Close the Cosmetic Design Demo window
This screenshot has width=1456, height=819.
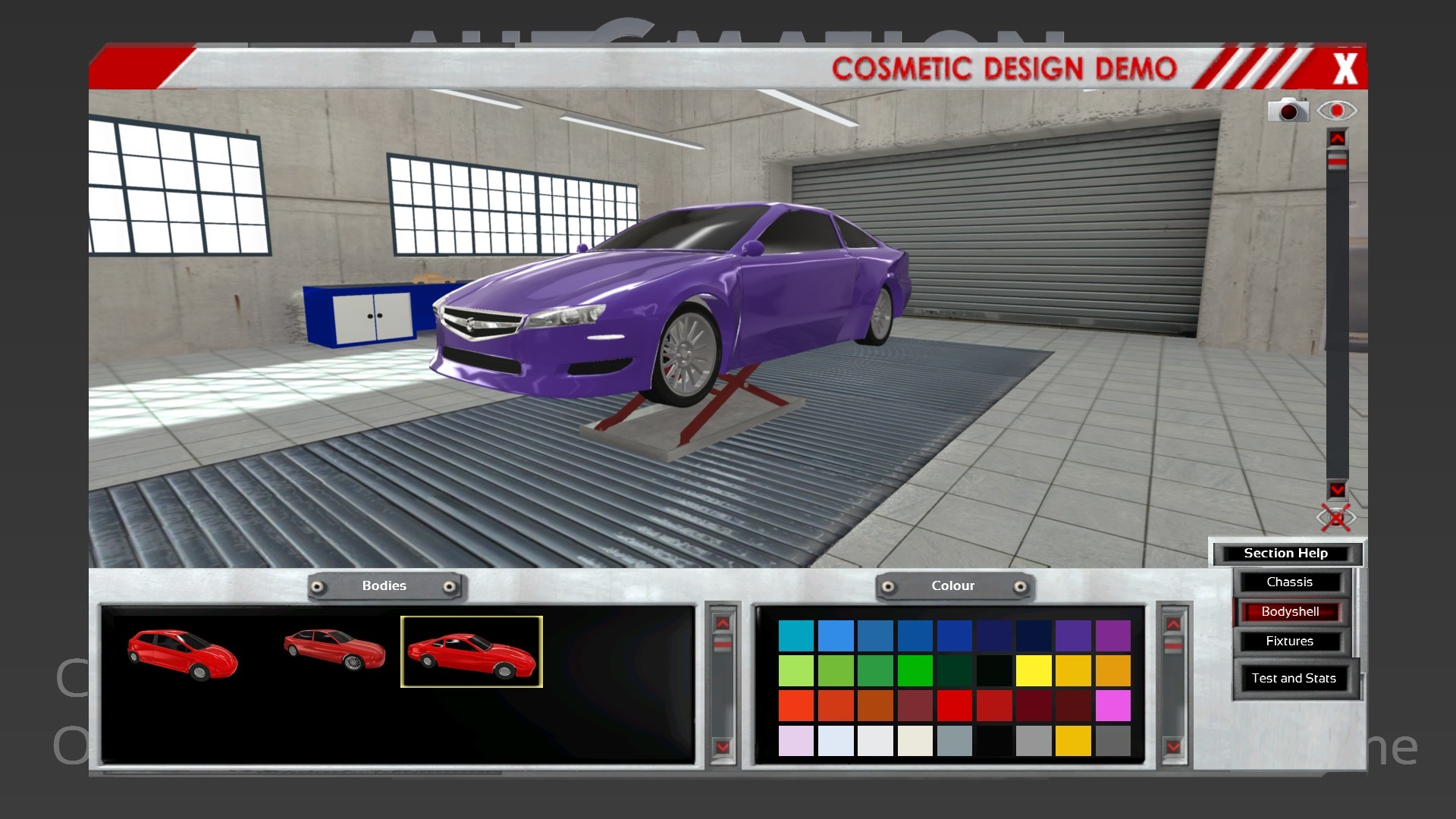(1345, 69)
